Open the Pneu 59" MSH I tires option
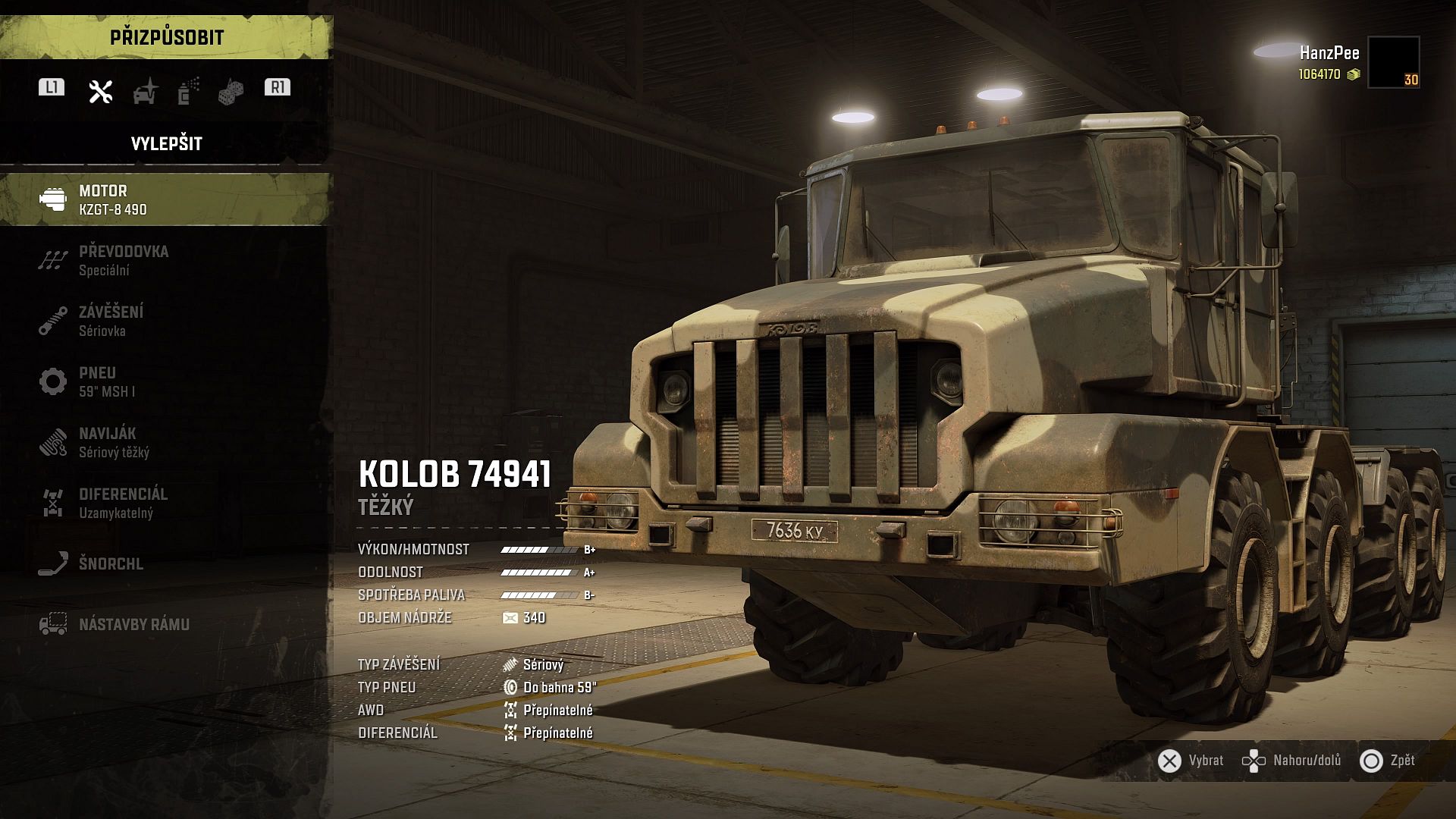Viewport: 1456px width, 819px height. [x=165, y=381]
